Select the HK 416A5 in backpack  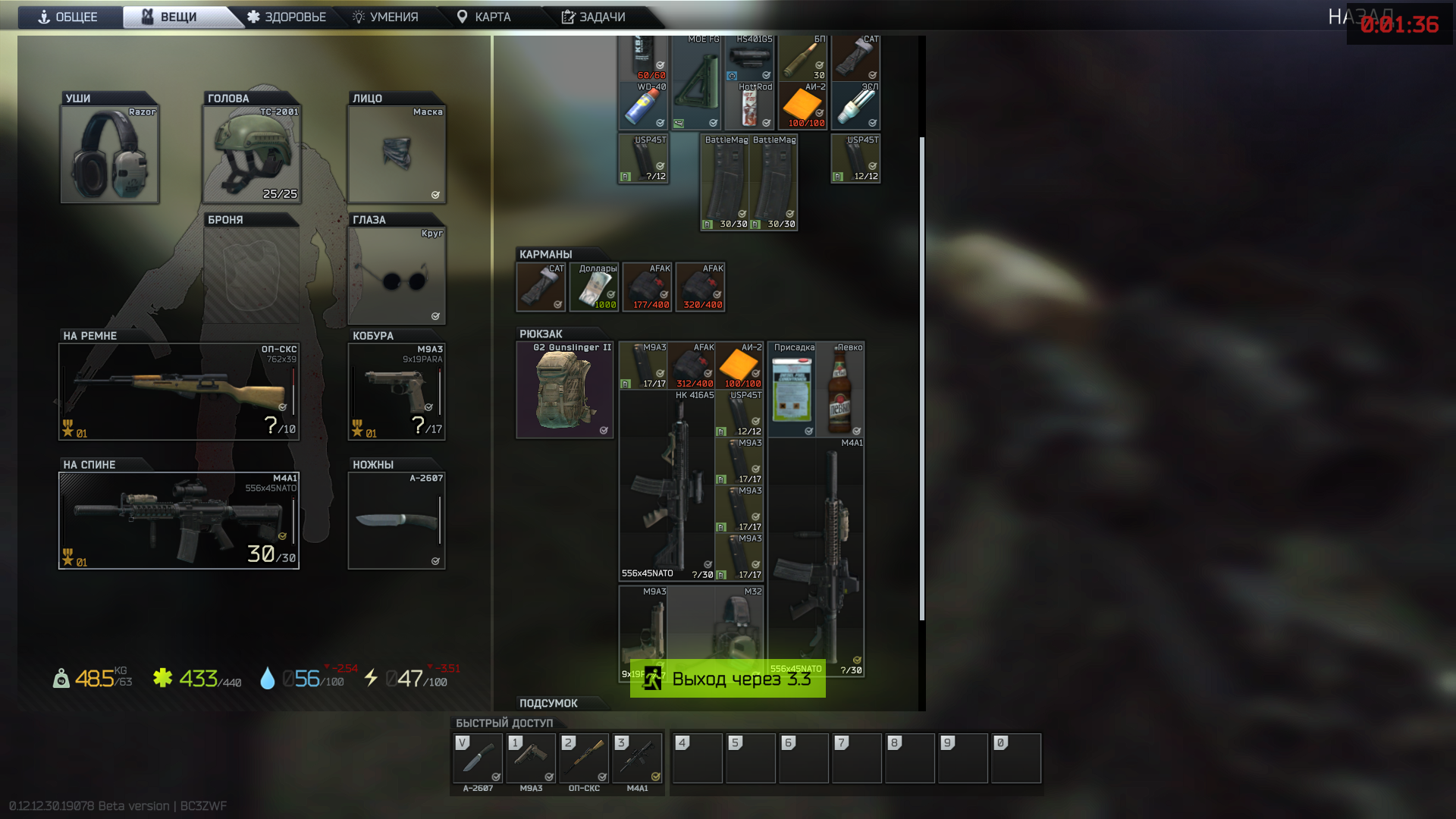tap(667, 485)
